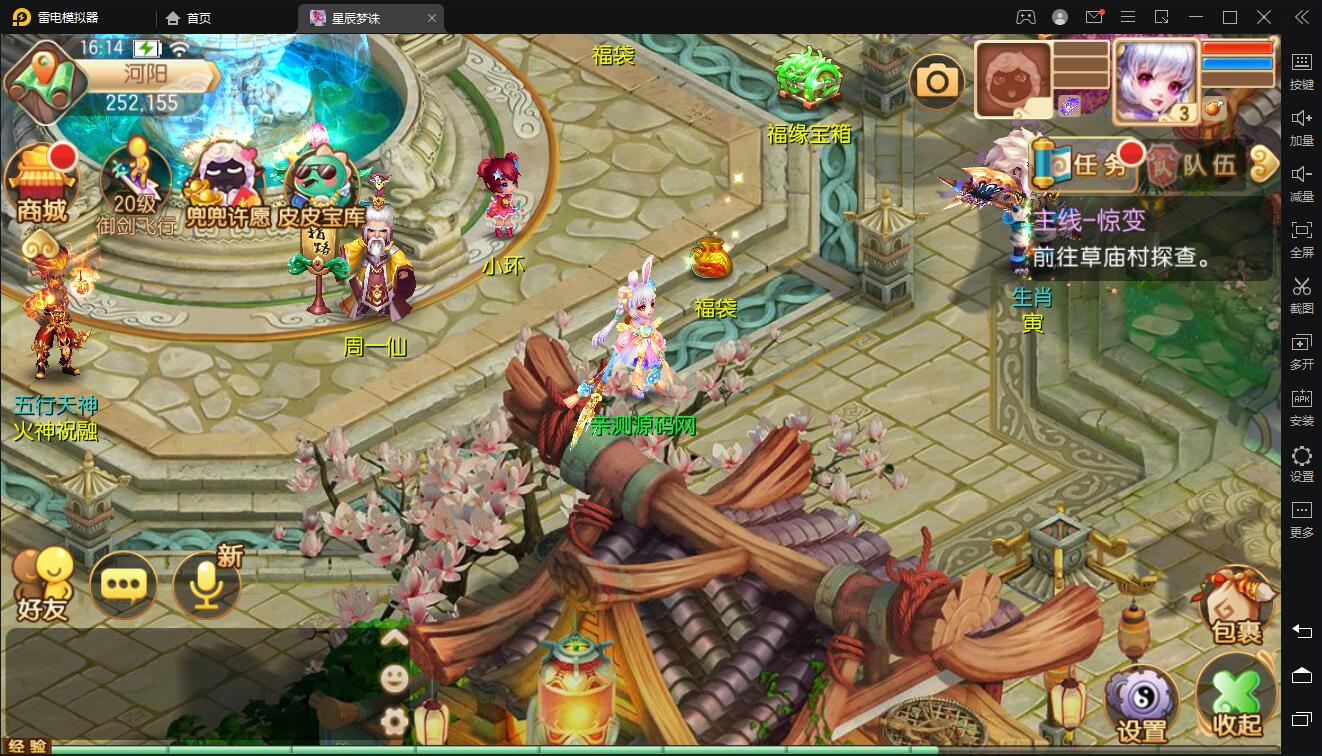
Task: Expand the golden arrow beside 队伍
Action: (1264, 164)
